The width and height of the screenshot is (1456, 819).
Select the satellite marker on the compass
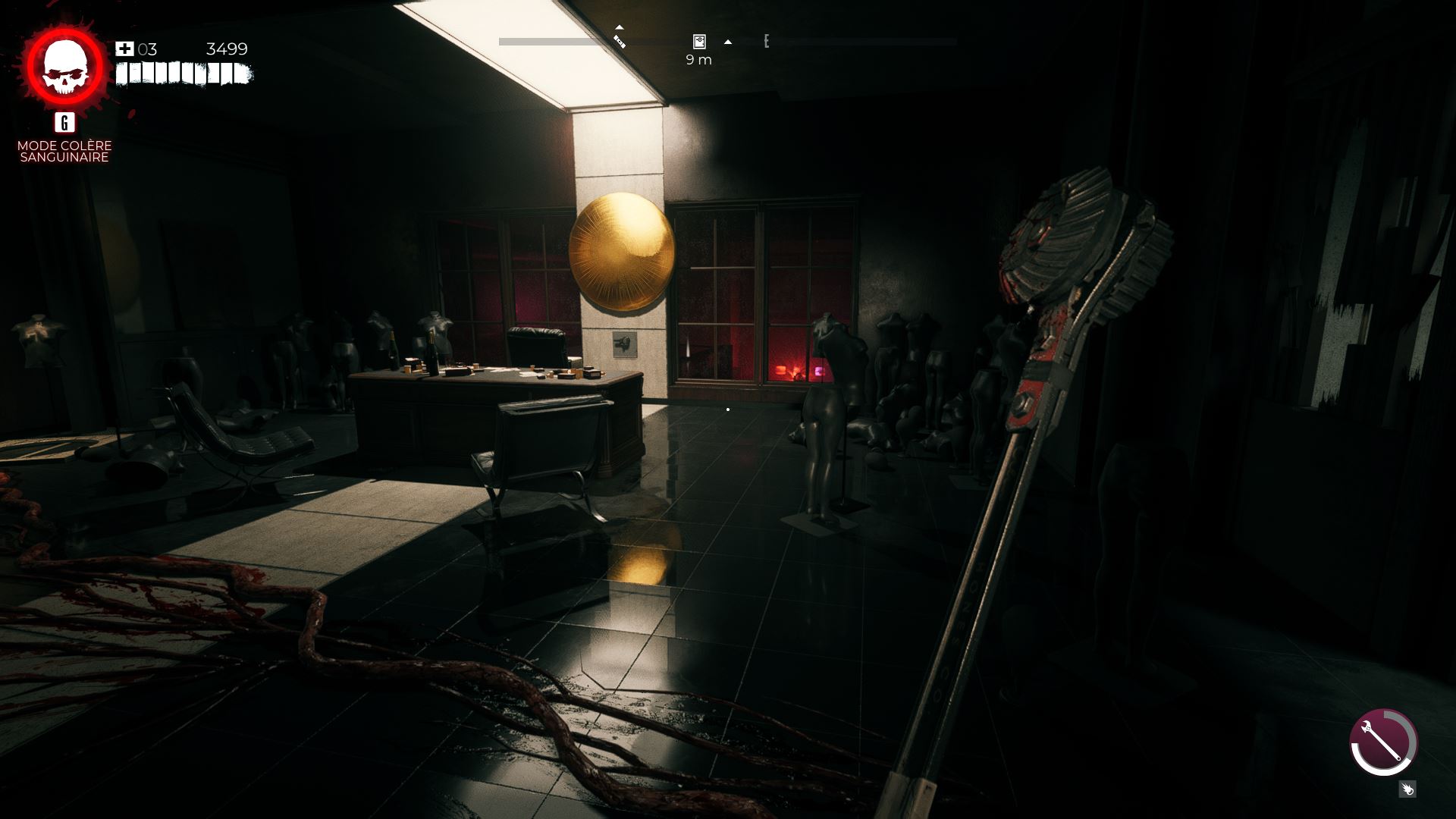620,40
